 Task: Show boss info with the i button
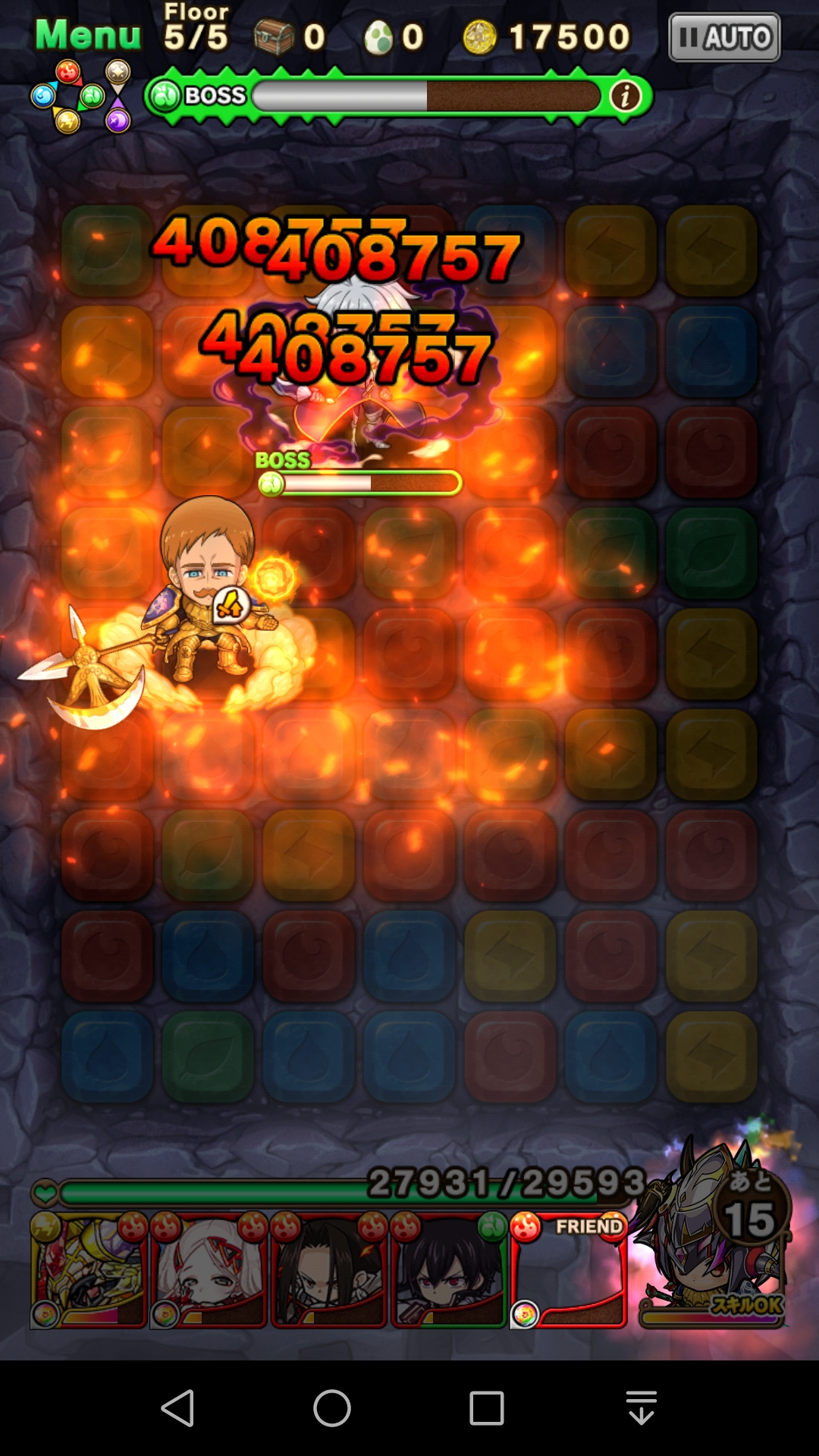(x=625, y=96)
